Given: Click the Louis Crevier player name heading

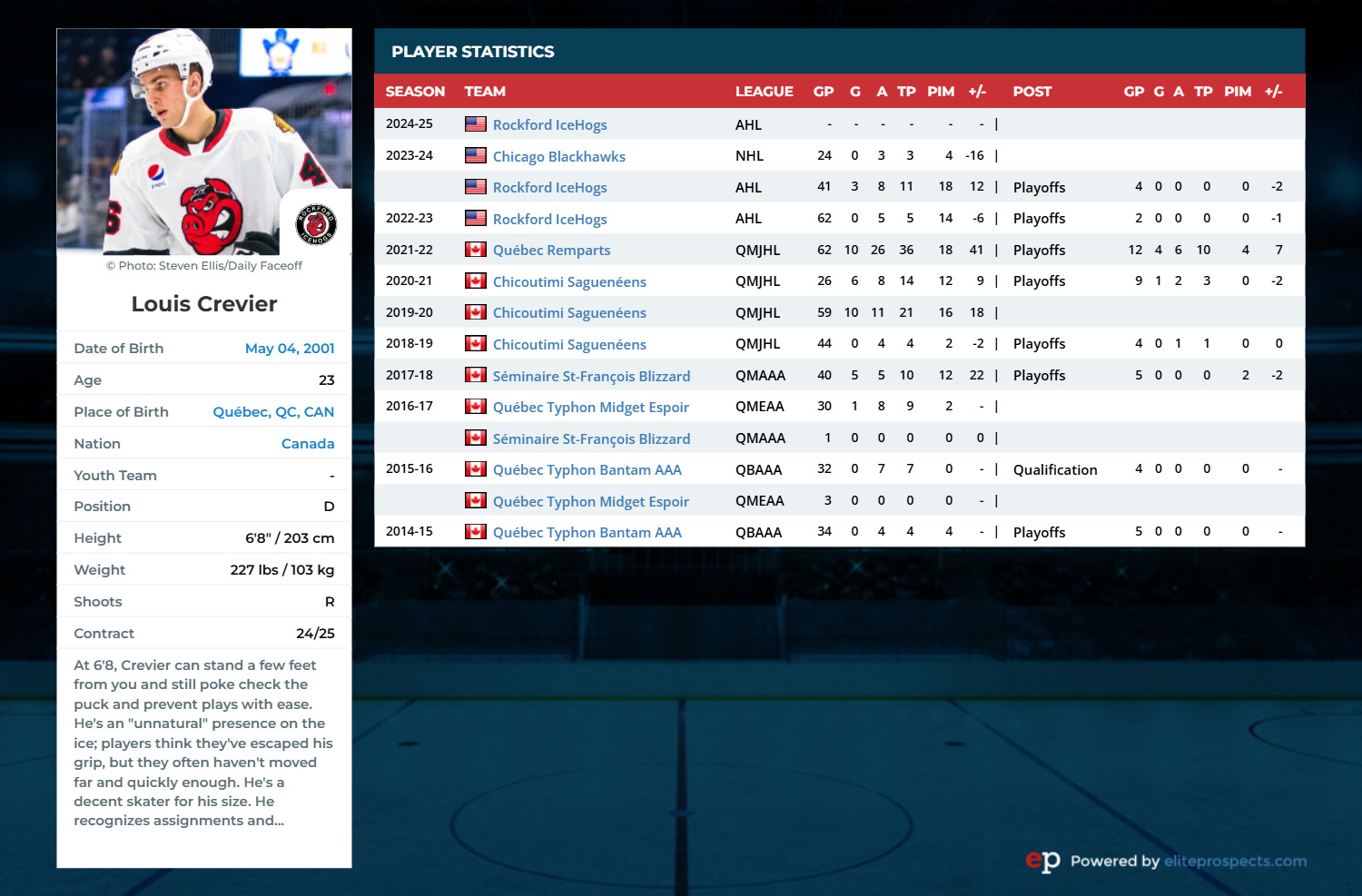Looking at the screenshot, I should [204, 304].
